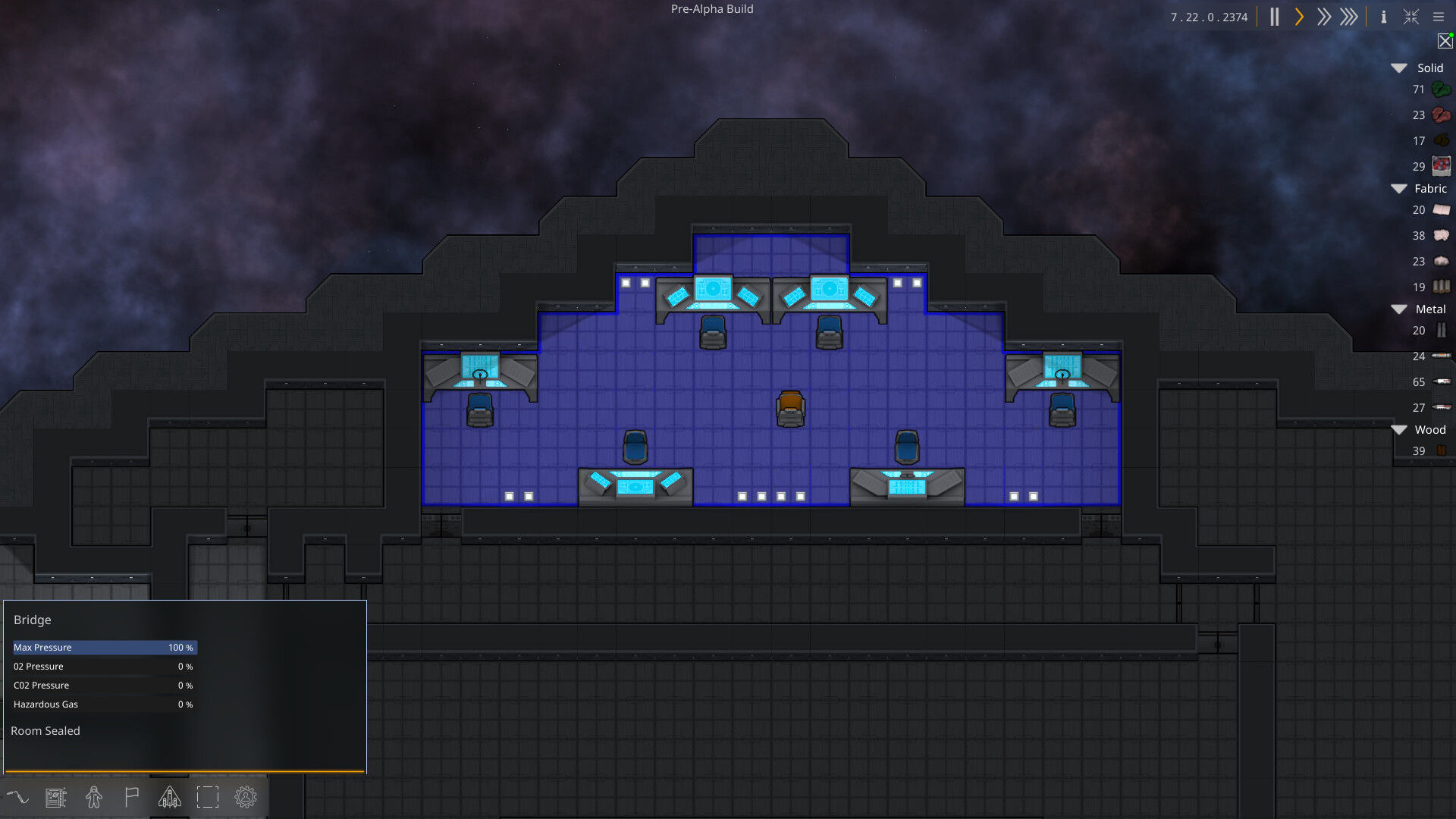
Task: Select the flag/objectives tool
Action: tap(131, 797)
